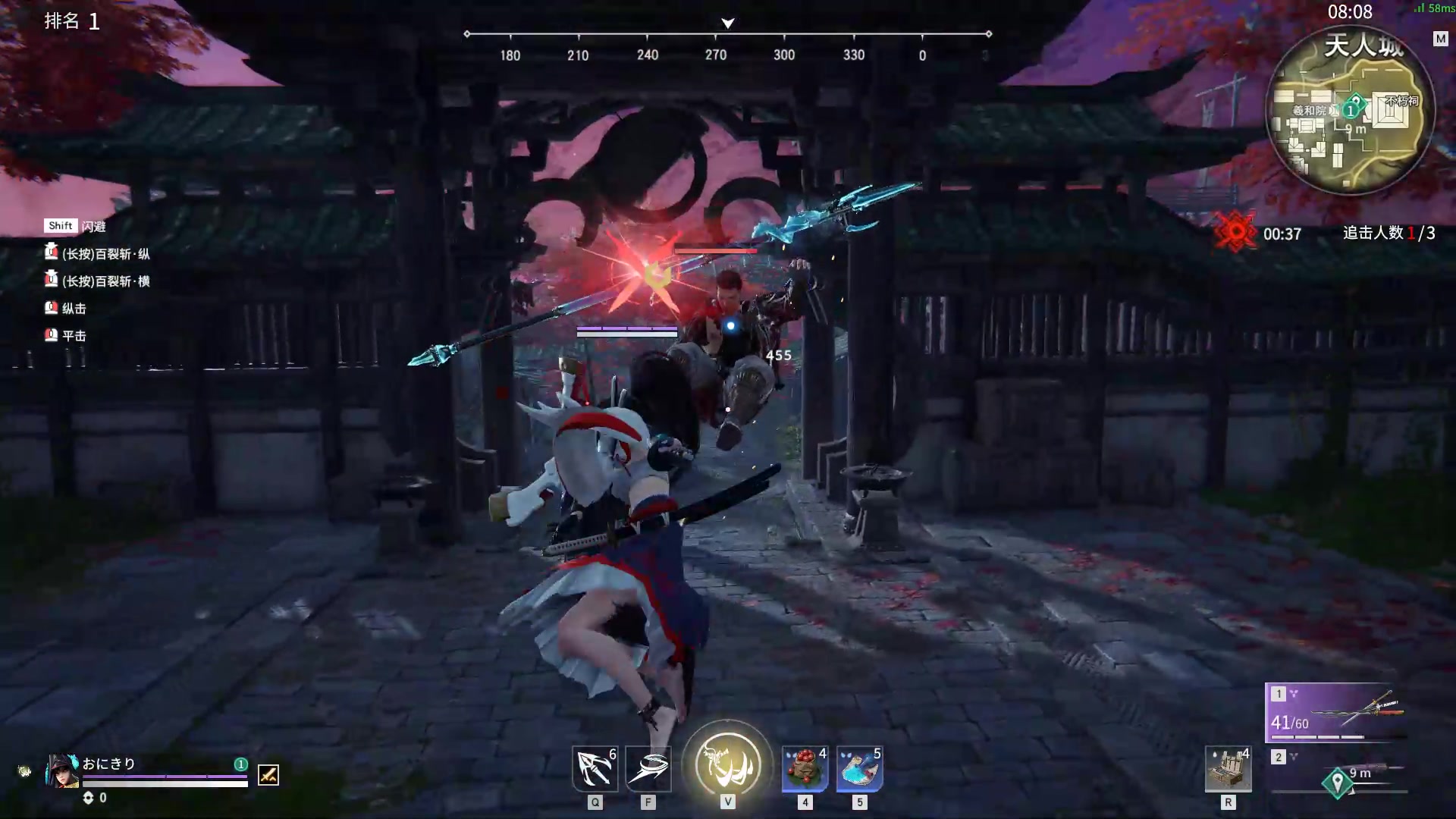Click the player portrait avatar
This screenshot has height=819, width=1456.
tap(62, 770)
